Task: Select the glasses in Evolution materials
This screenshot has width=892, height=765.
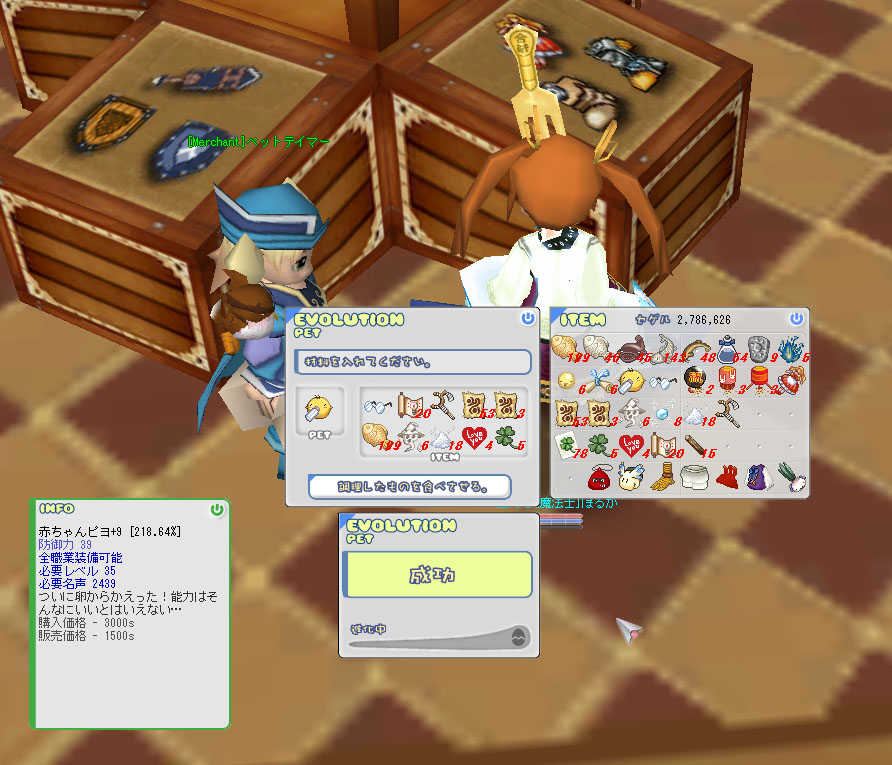Action: pos(376,406)
